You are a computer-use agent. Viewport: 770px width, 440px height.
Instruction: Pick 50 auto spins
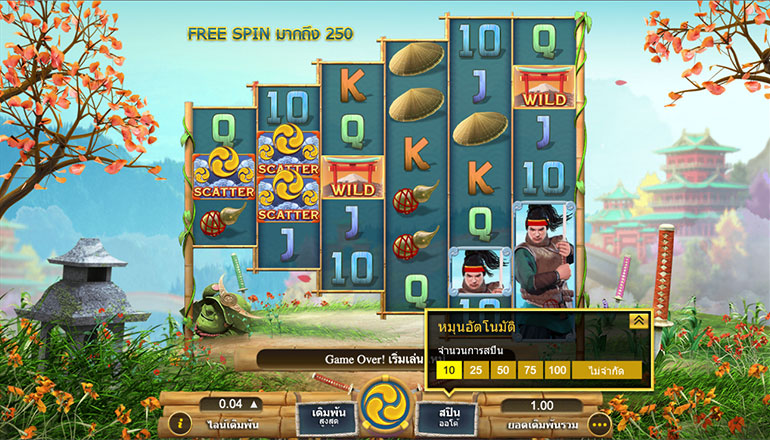[503, 372]
